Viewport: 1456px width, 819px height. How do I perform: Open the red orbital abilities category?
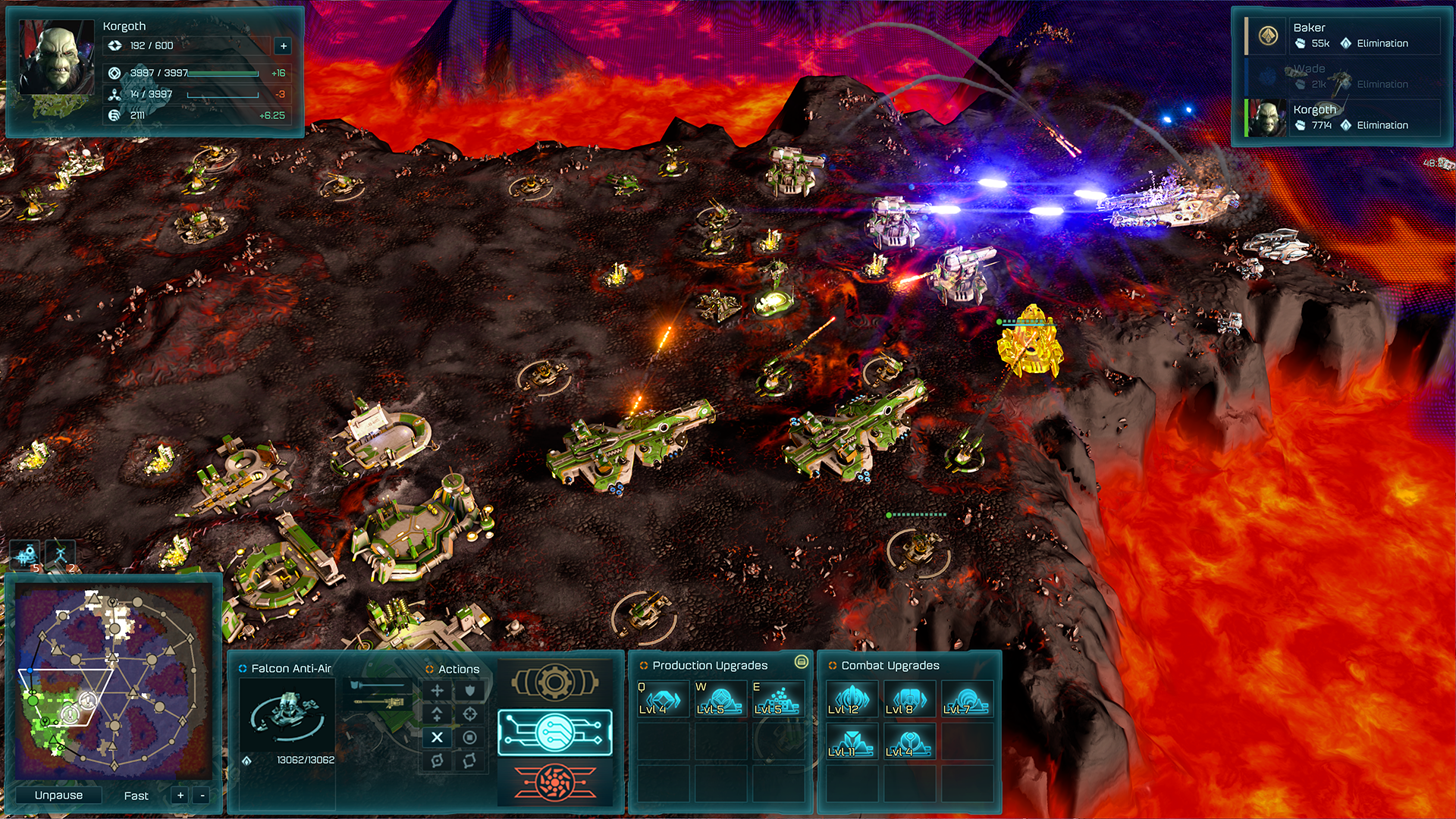[x=554, y=782]
